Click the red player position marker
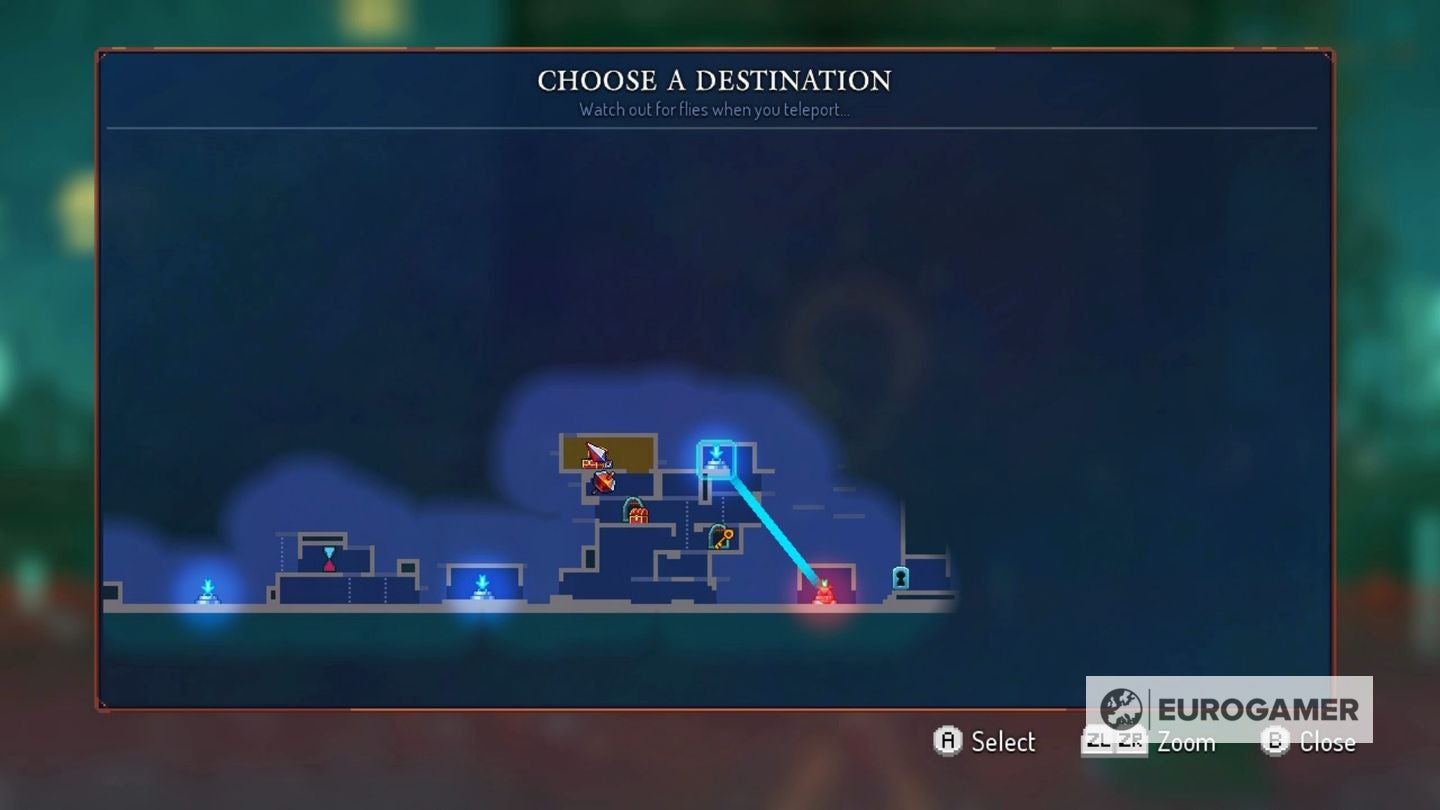Image resolution: width=1440 pixels, height=810 pixels. pyautogui.click(x=823, y=591)
